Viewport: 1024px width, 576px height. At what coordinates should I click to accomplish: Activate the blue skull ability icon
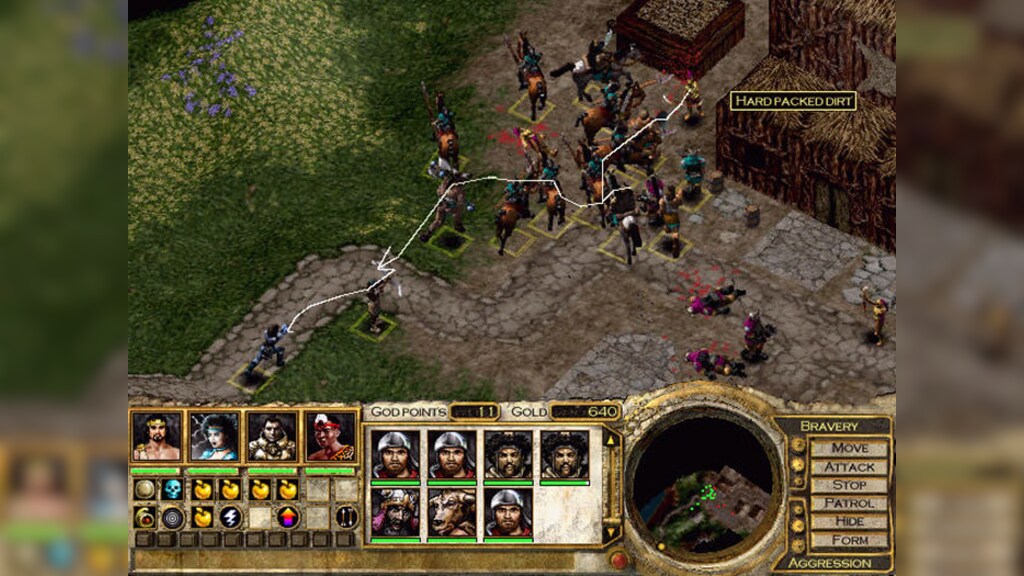point(173,489)
